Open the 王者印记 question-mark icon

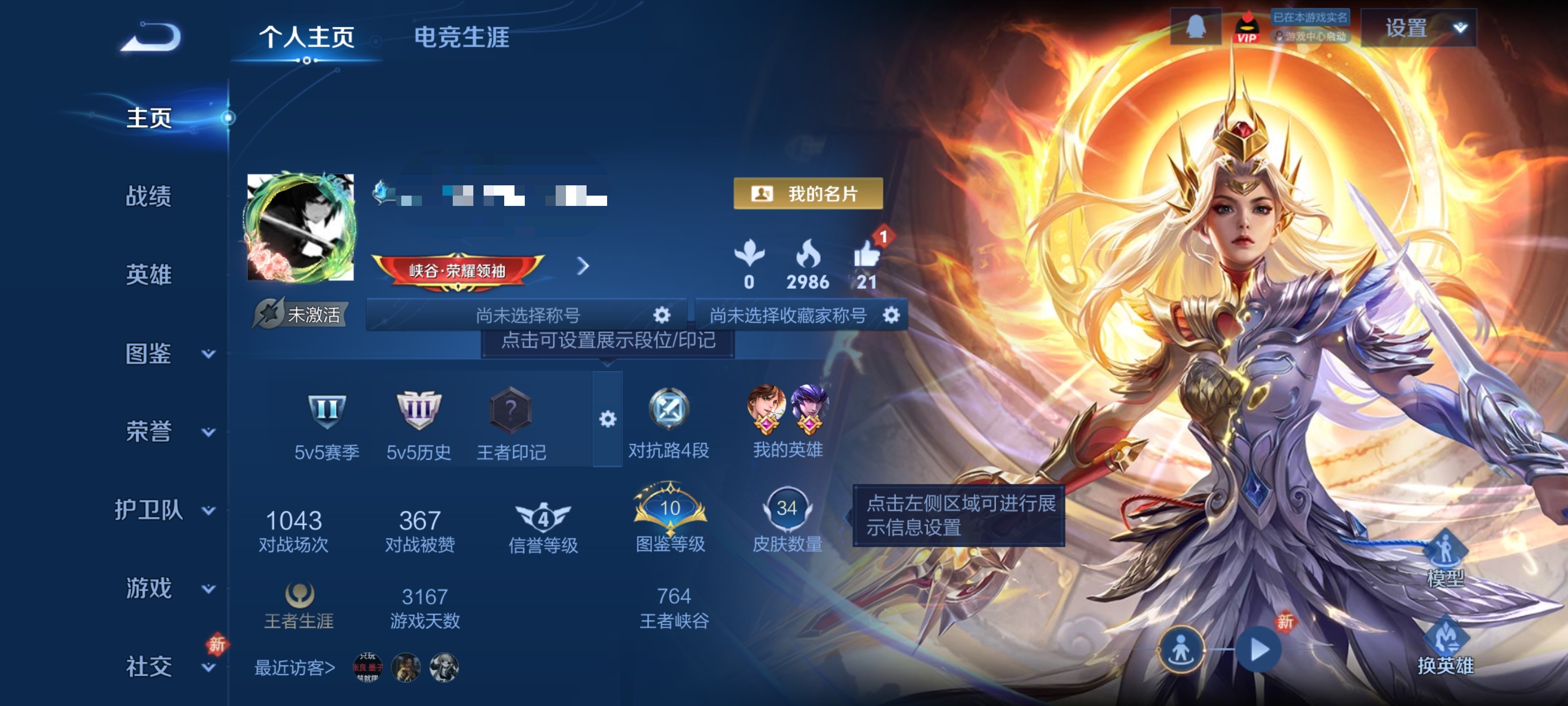pyautogui.click(x=511, y=409)
